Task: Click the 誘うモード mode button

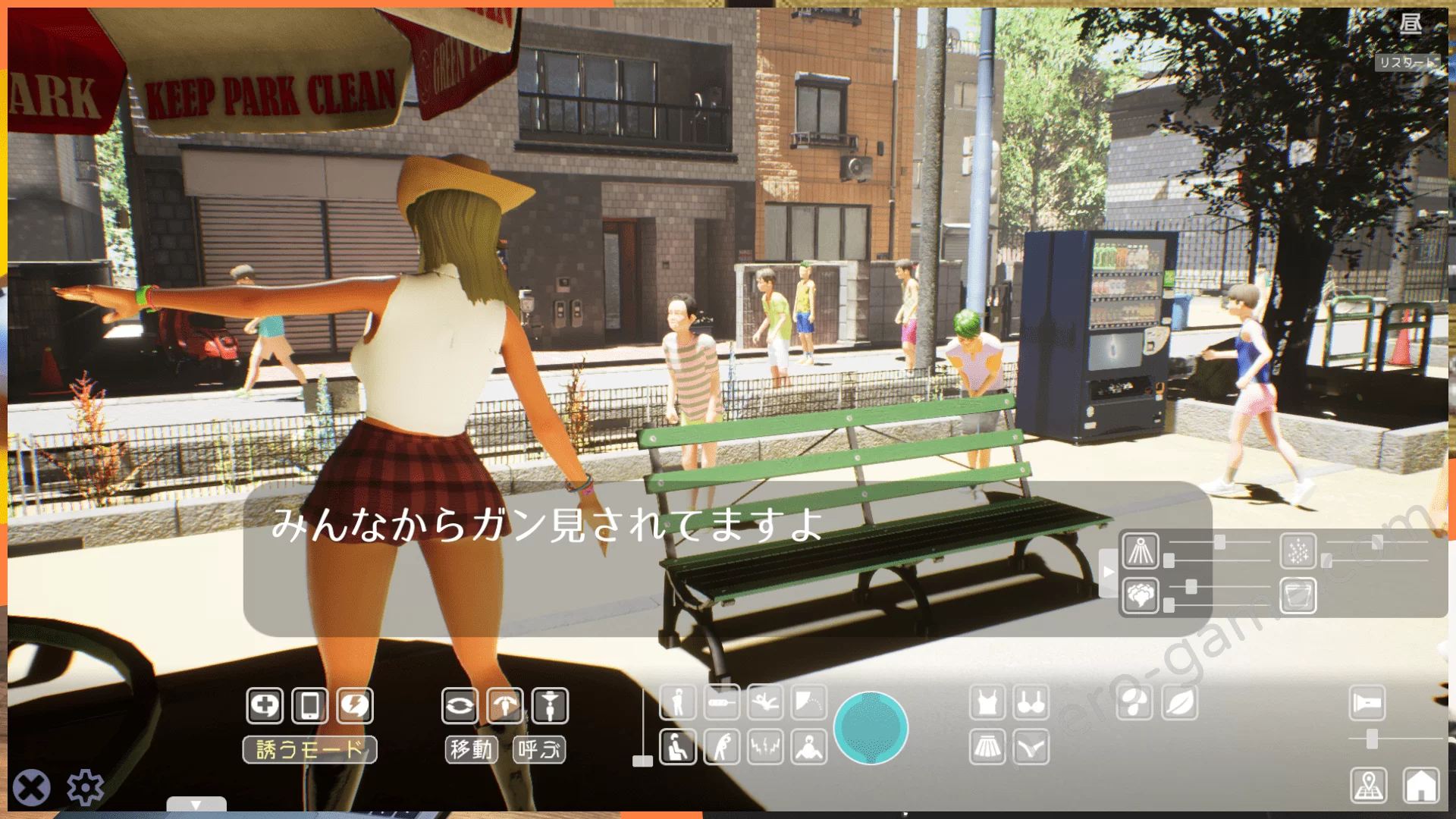Action: point(309,750)
